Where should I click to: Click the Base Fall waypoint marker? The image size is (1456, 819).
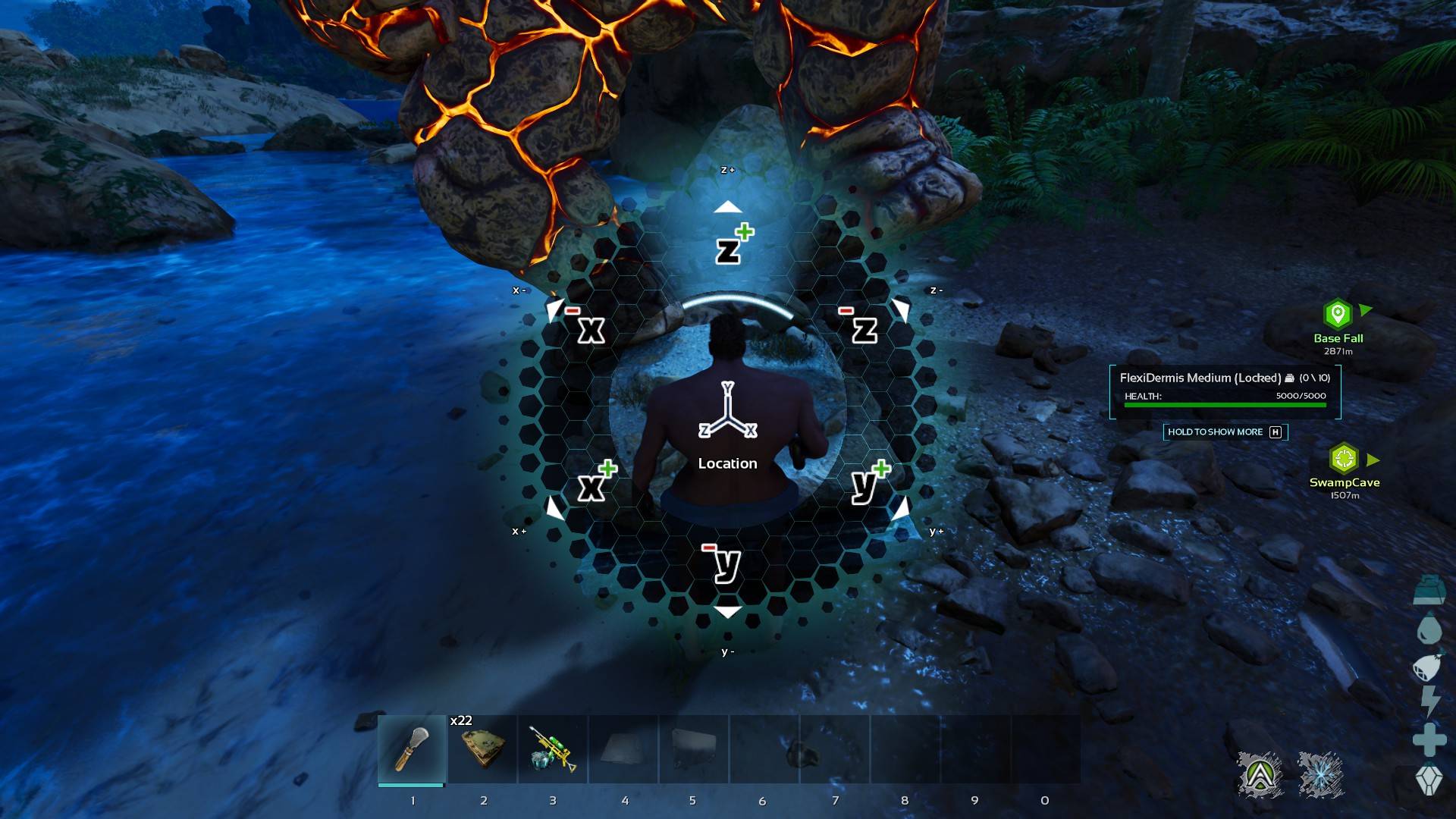click(1338, 314)
